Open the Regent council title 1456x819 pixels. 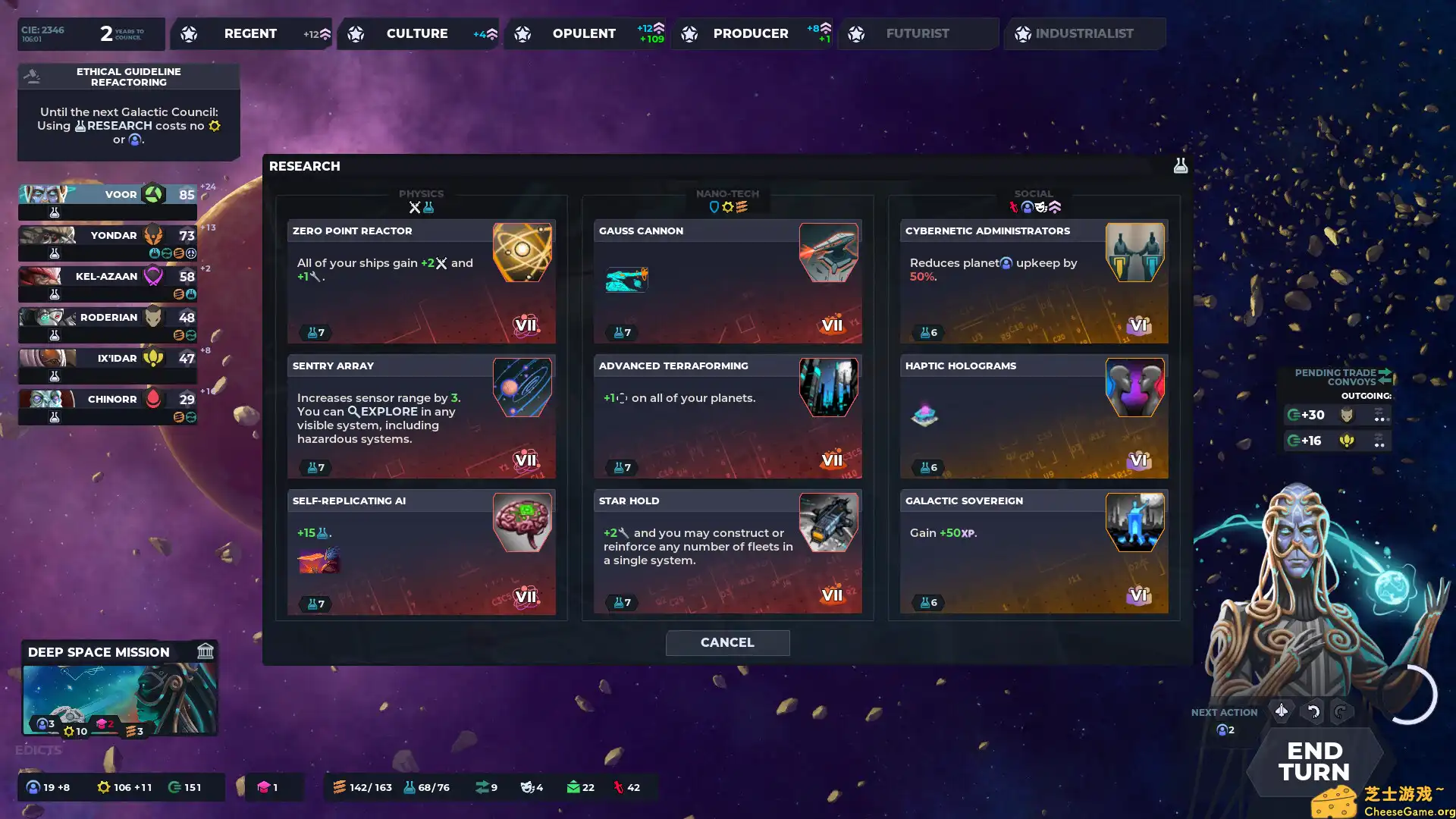coord(250,33)
